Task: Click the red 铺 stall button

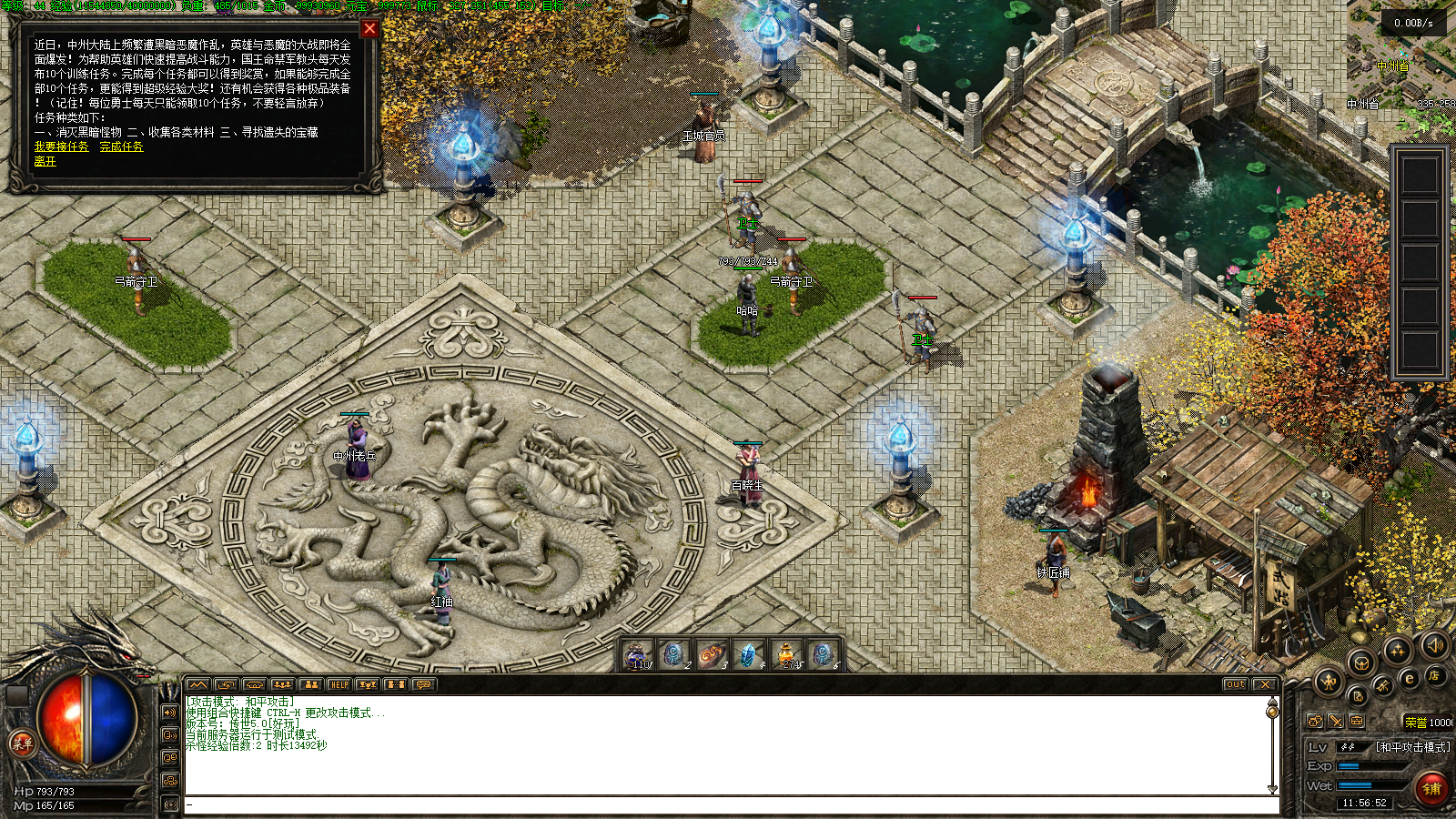Action: point(1431,788)
